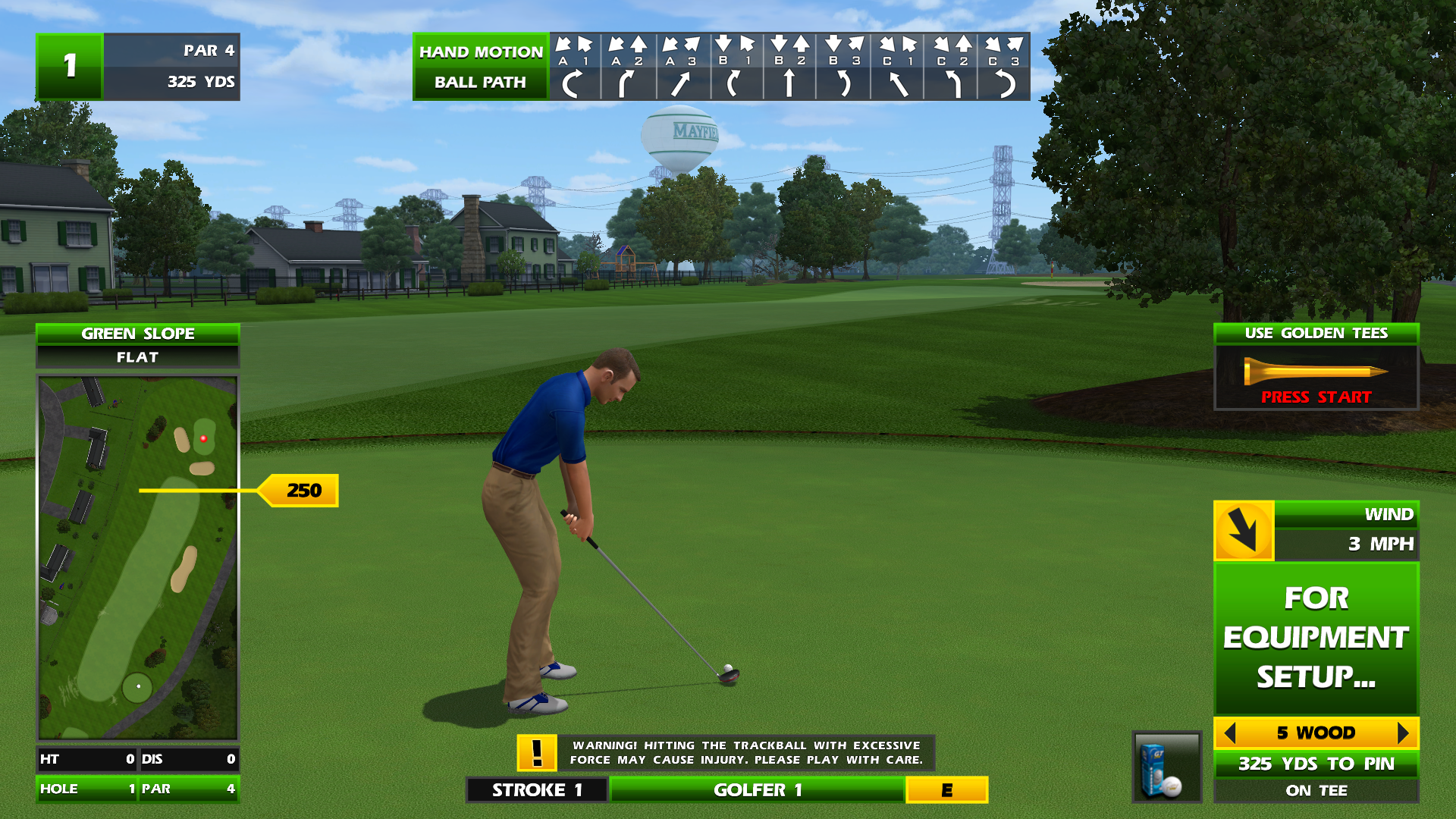This screenshot has width=1456, height=819.
Task: Activate the Use Golden Tees panel
Action: pyautogui.click(x=1316, y=368)
